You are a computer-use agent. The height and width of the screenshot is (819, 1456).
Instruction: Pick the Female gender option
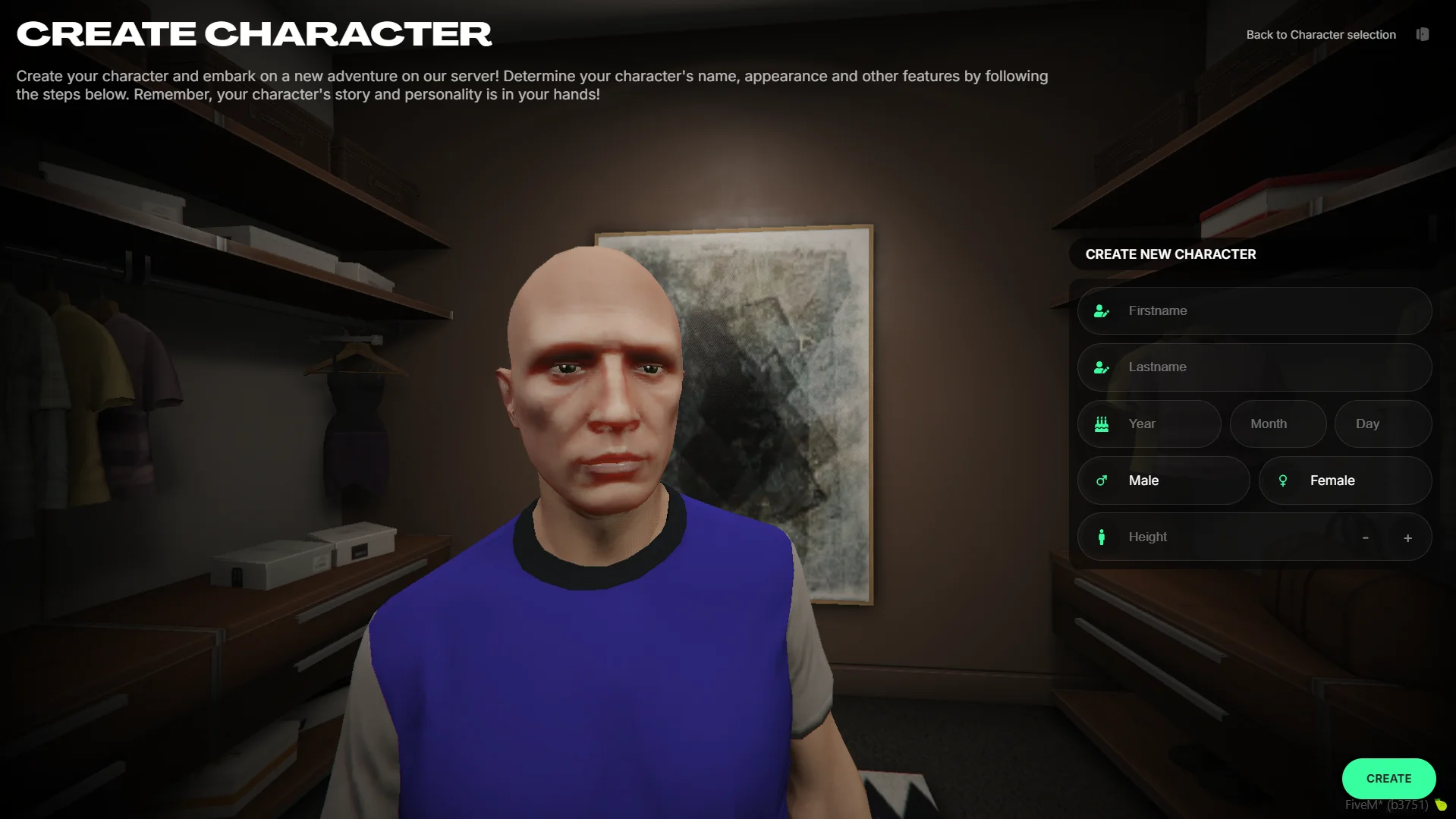pyautogui.click(x=1344, y=480)
